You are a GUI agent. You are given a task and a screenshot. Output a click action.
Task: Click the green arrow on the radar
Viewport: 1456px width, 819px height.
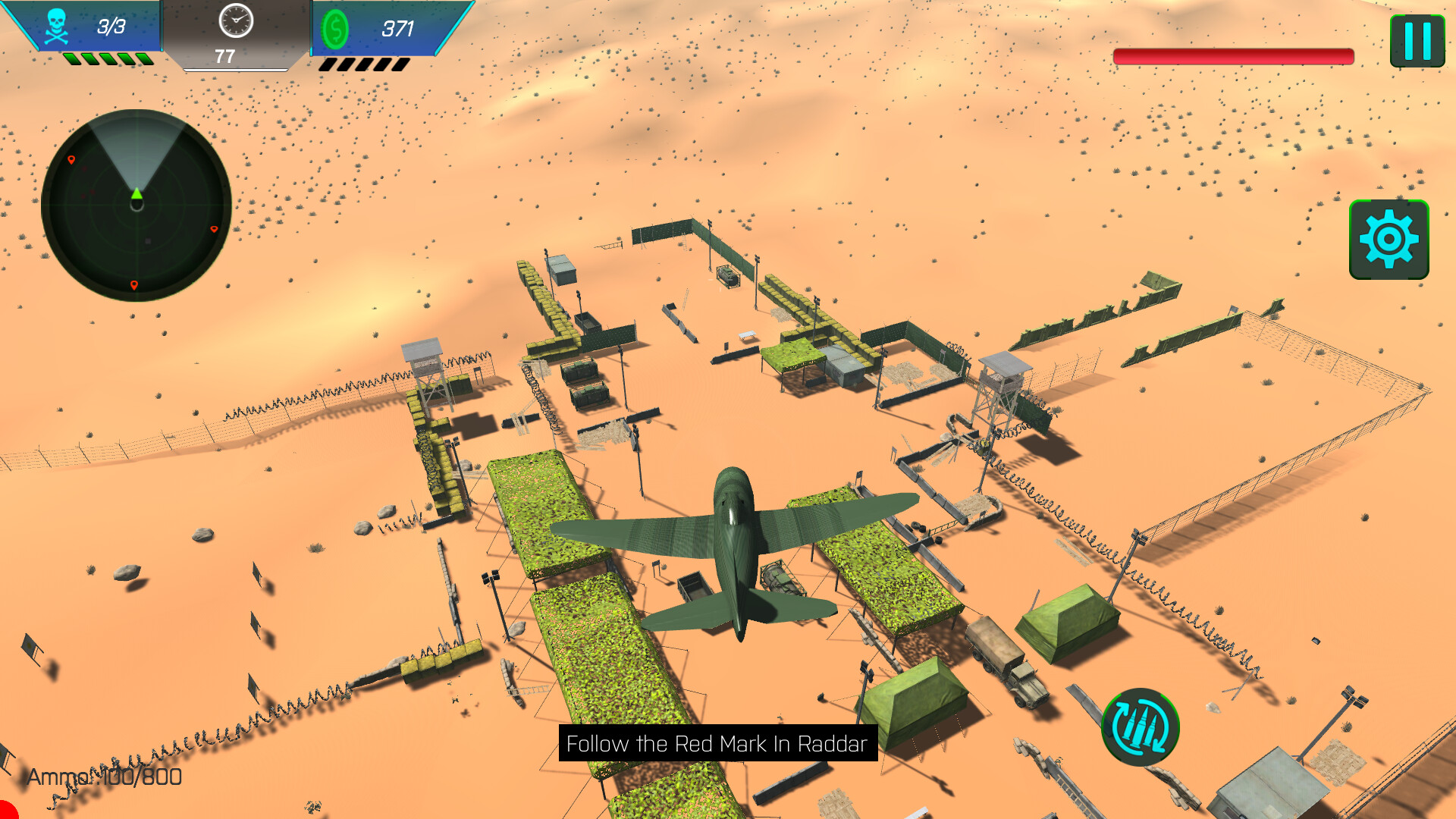coord(136,193)
